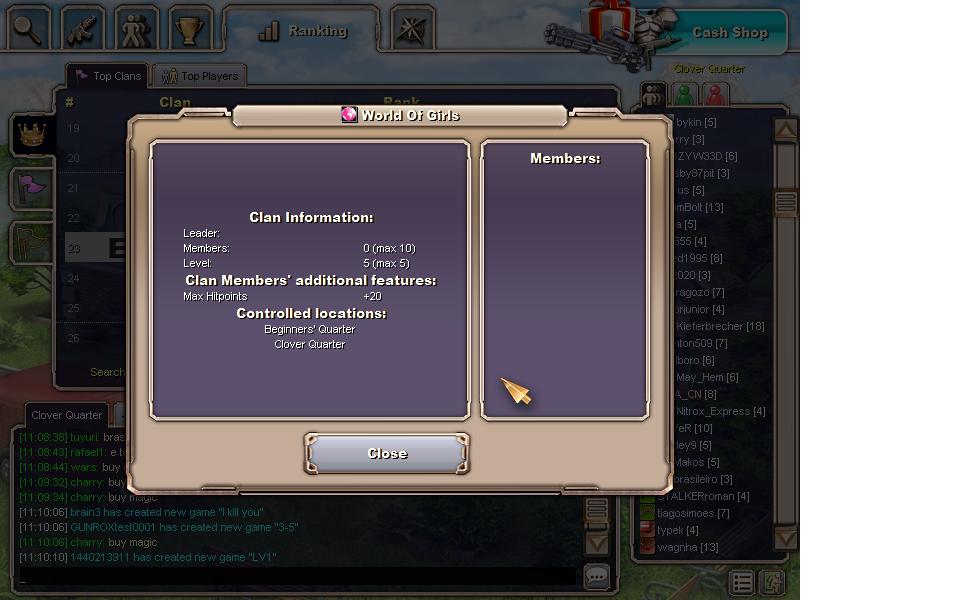This screenshot has width=962, height=600.
Task: Choose the purple flag ranking category
Action: (31, 186)
